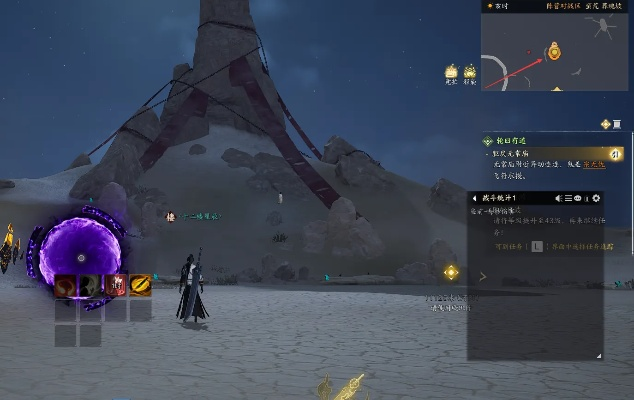Click the first golden buff icon left of minimap
The height and width of the screenshot is (400, 634).
coord(451,72)
